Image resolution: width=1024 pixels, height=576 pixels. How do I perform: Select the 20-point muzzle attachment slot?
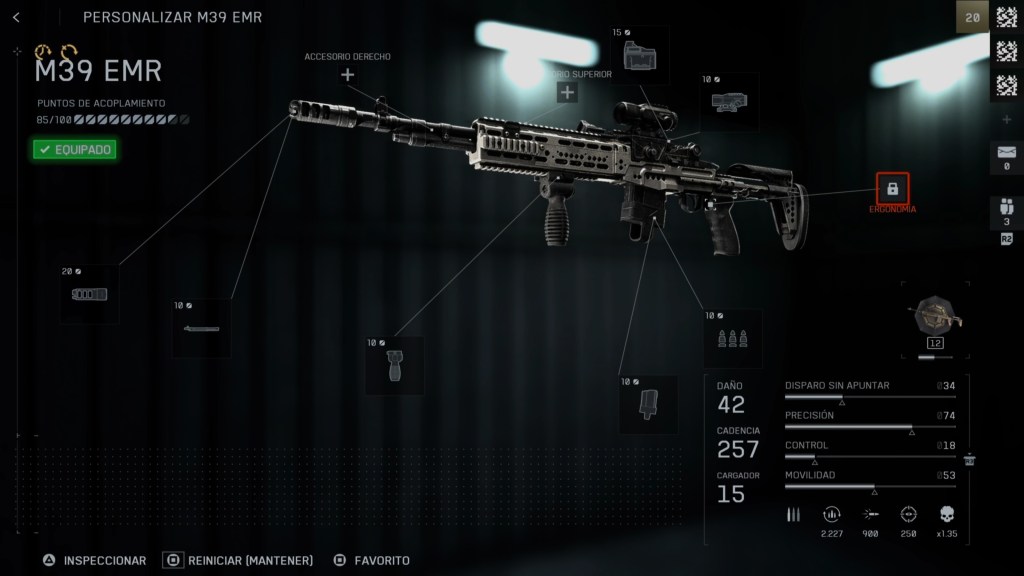pyautogui.click(x=89, y=295)
